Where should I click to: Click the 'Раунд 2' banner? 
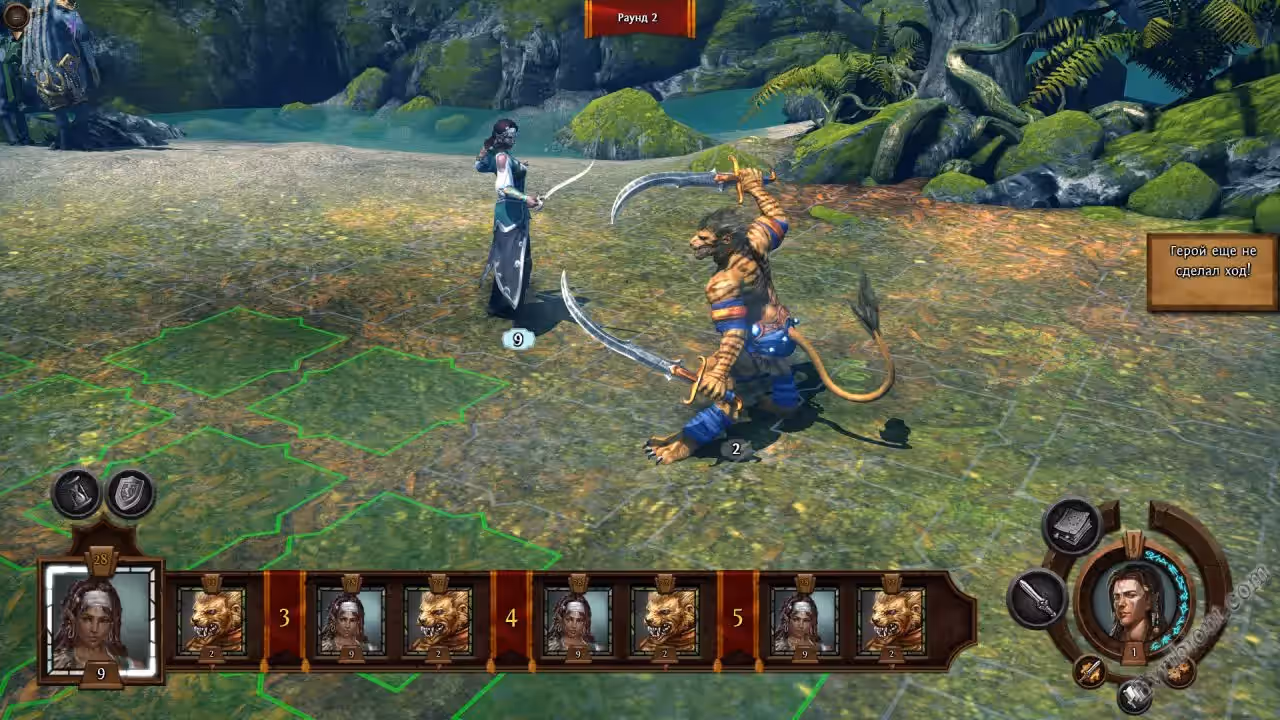[639, 18]
